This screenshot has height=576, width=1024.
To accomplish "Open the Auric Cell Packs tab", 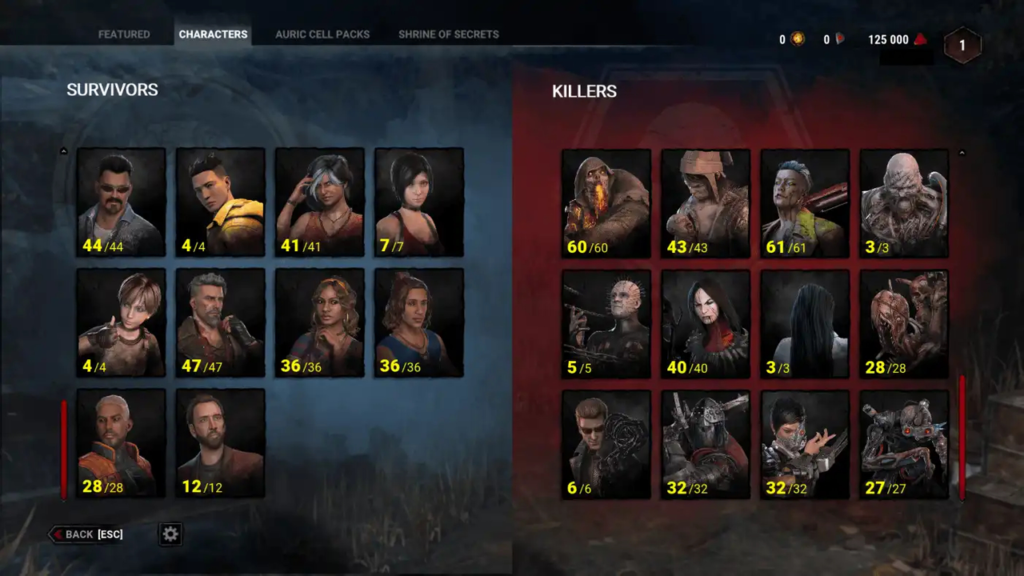I will click(322, 34).
